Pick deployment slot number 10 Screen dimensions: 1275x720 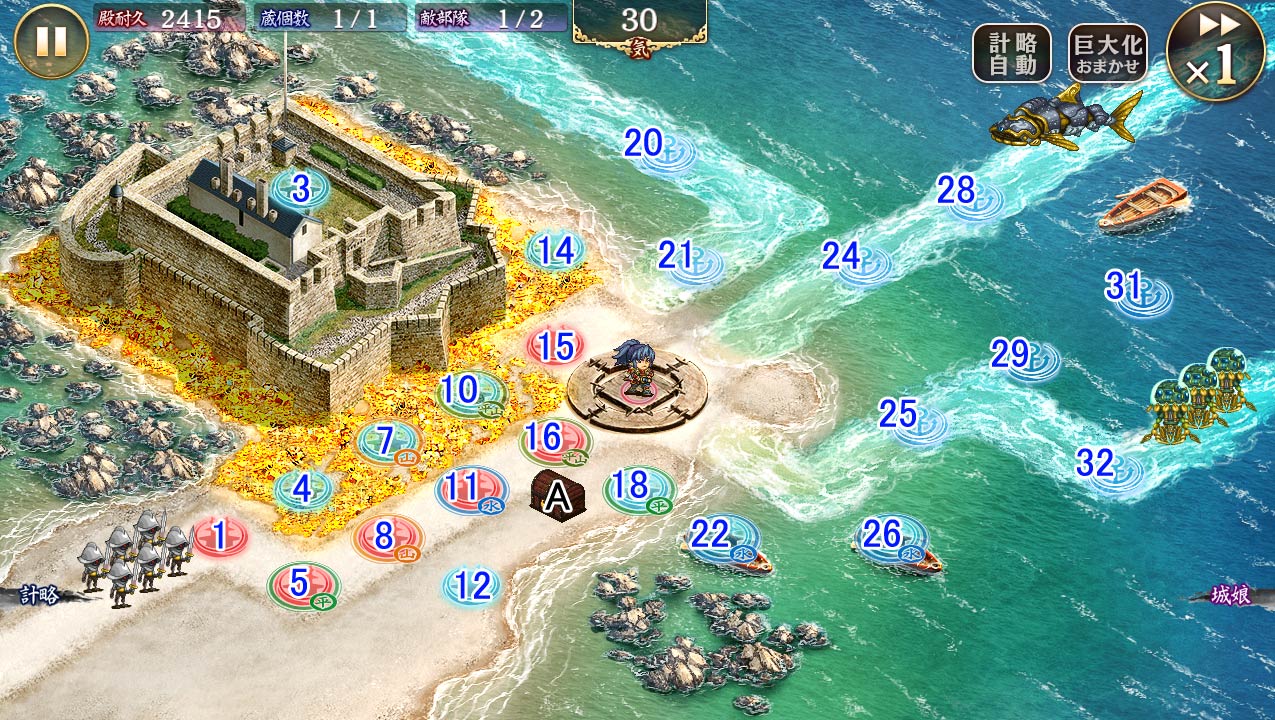(x=471, y=391)
